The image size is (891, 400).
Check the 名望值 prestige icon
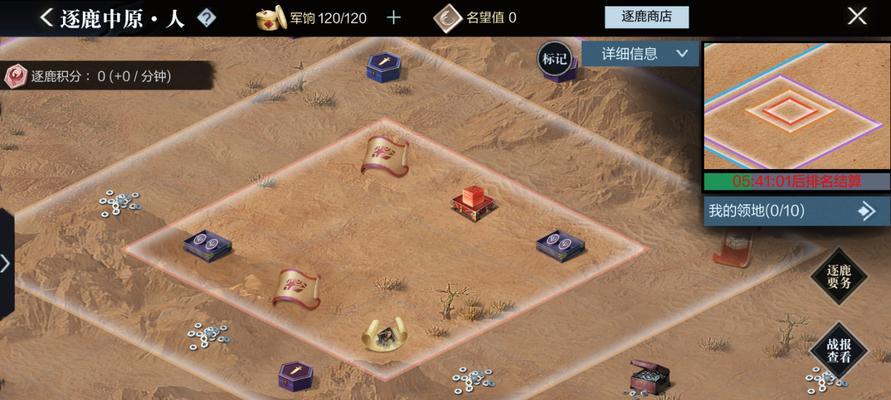tap(448, 17)
